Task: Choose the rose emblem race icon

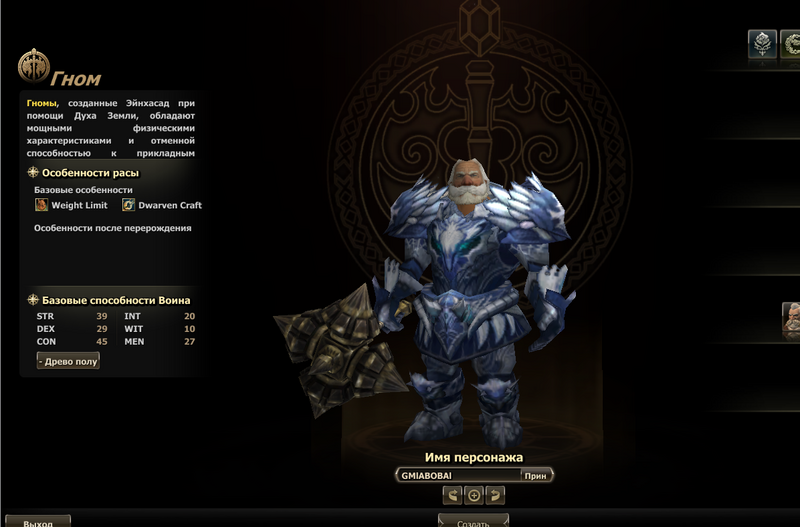Action: (x=762, y=44)
